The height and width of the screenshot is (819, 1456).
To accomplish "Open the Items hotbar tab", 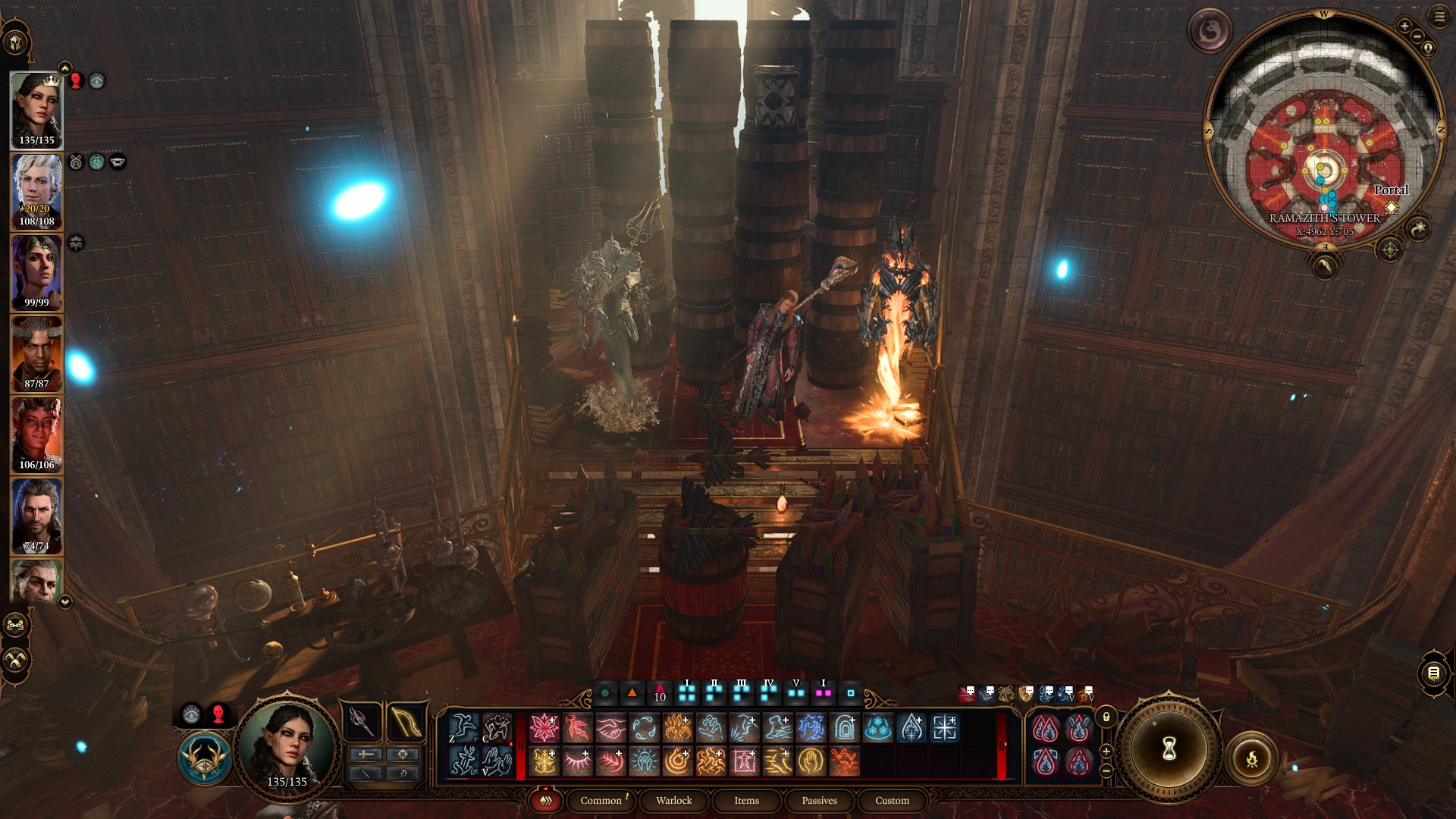I will [746, 800].
